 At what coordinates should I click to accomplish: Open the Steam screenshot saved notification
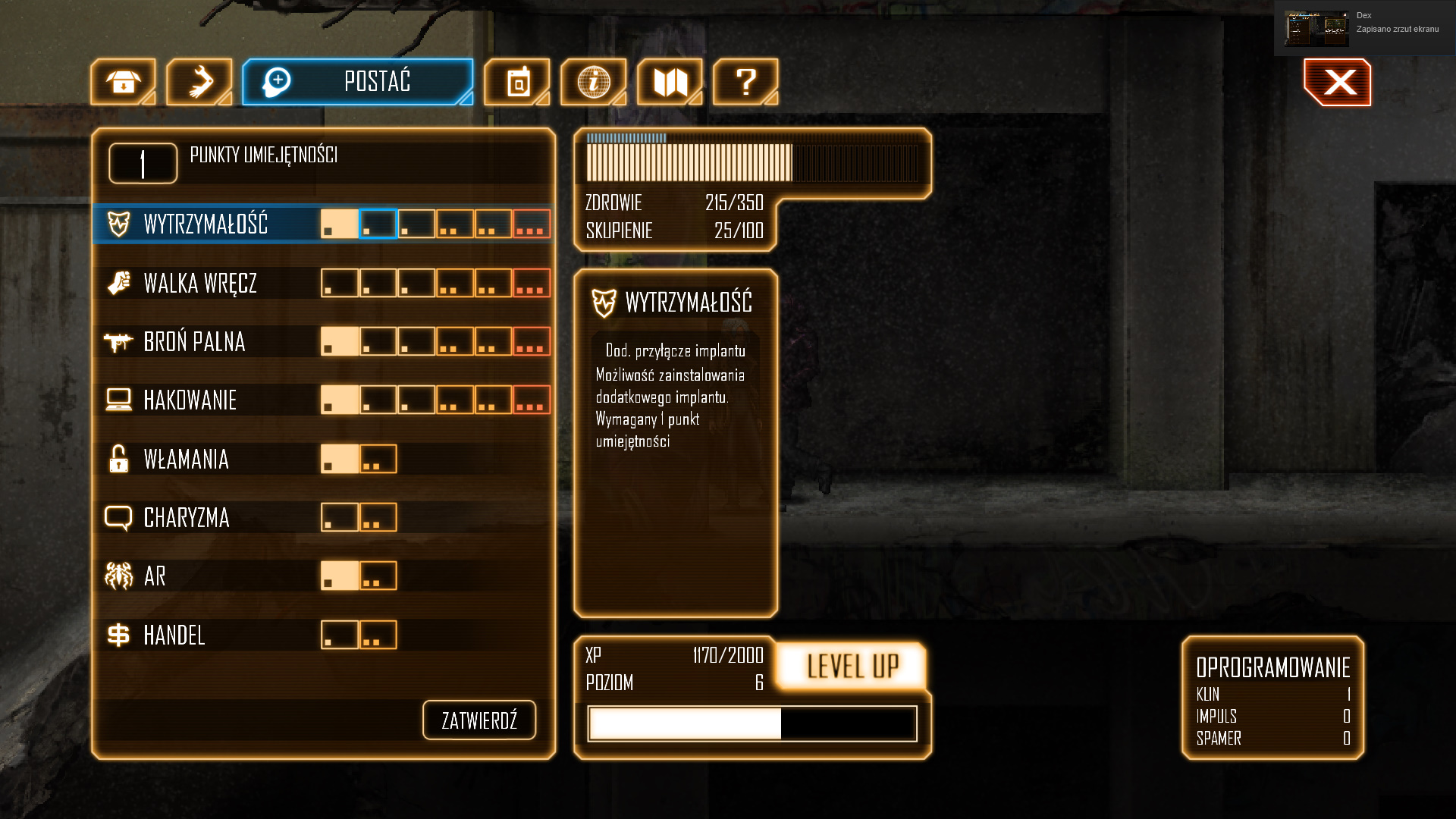coord(1364,28)
